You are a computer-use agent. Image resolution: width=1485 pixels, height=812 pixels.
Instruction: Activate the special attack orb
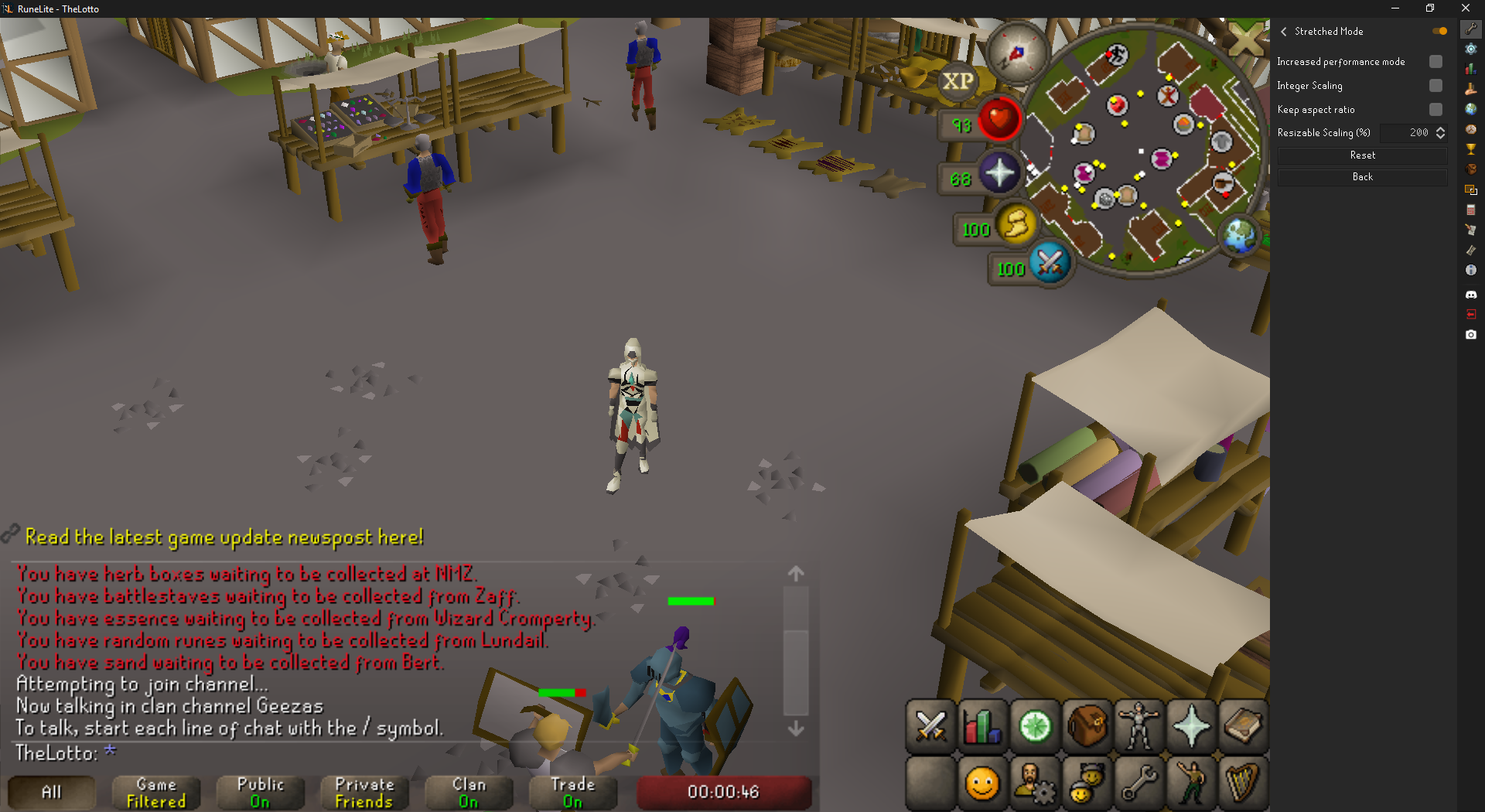coord(1050,264)
